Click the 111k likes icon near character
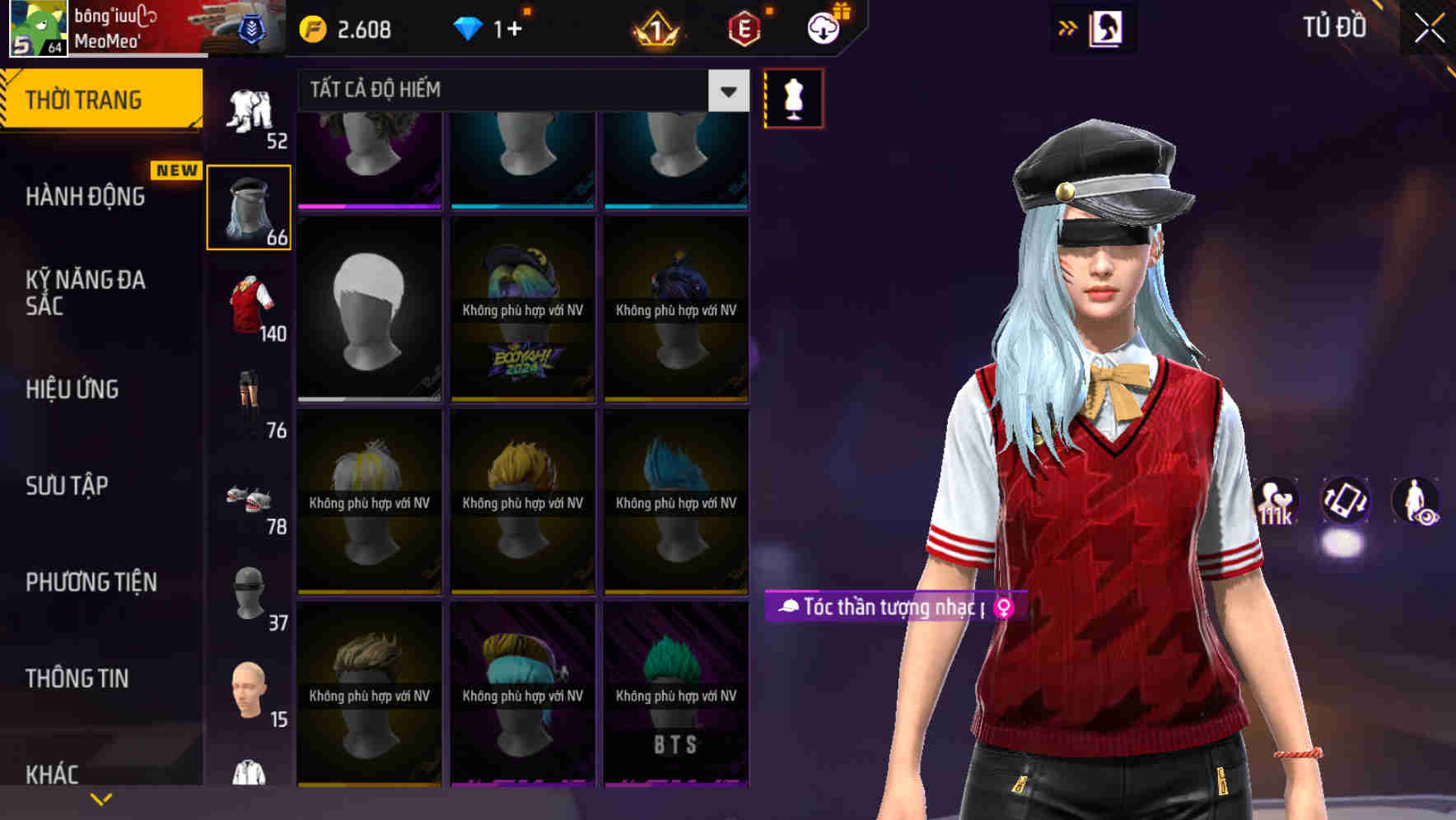1456x820 pixels. click(1275, 502)
